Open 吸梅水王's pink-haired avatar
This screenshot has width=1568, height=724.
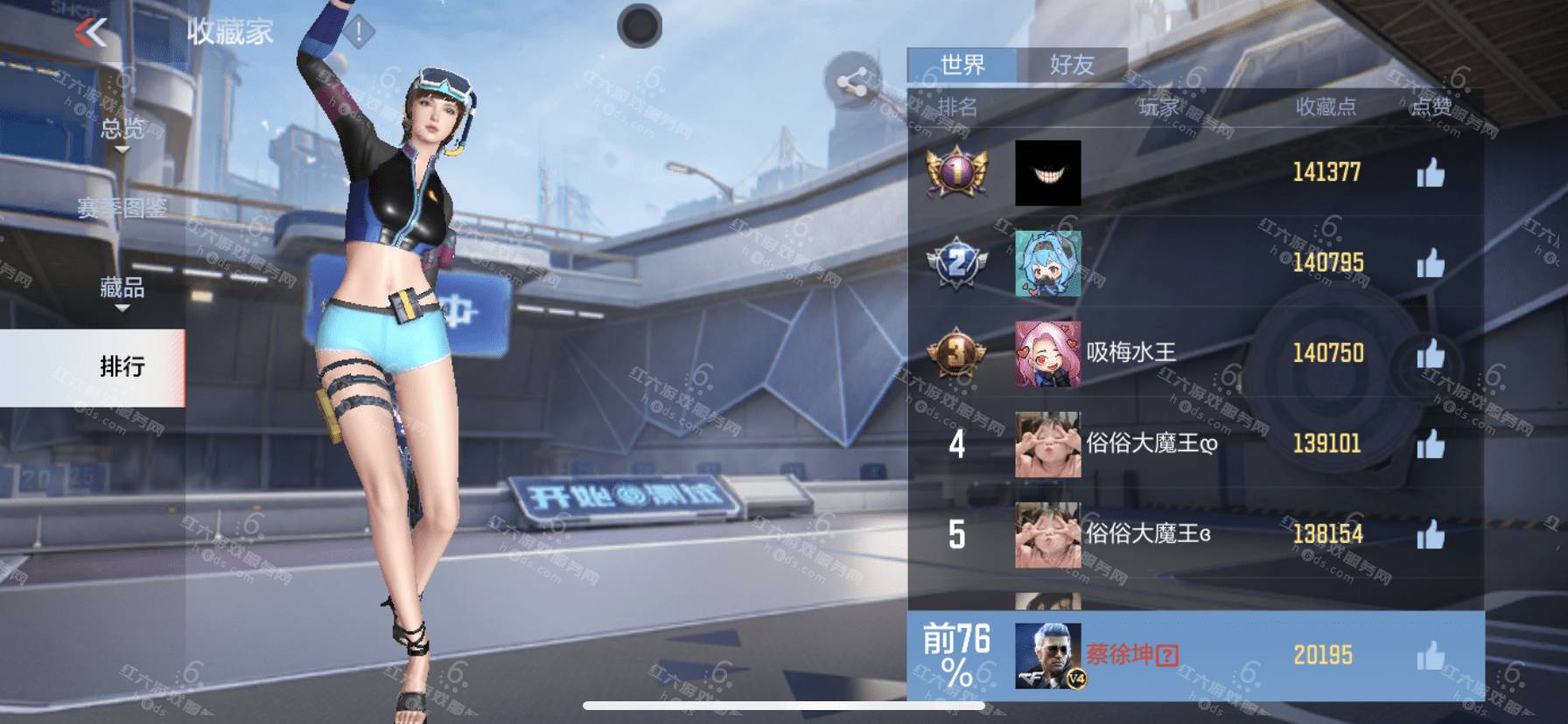click(1047, 354)
